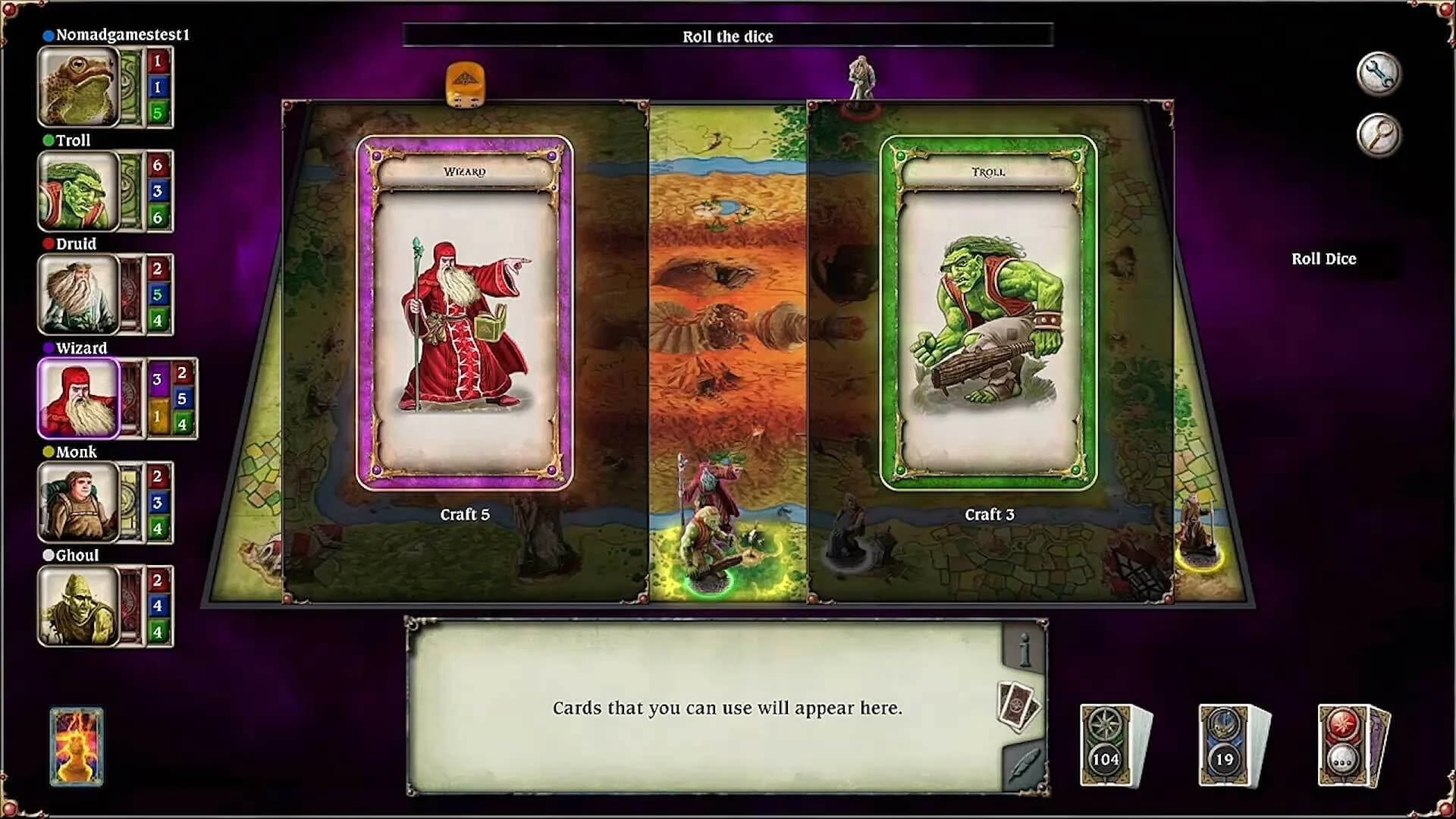
Task: Click the flaming card thumbnail in the bottom left
Action: tap(76, 747)
